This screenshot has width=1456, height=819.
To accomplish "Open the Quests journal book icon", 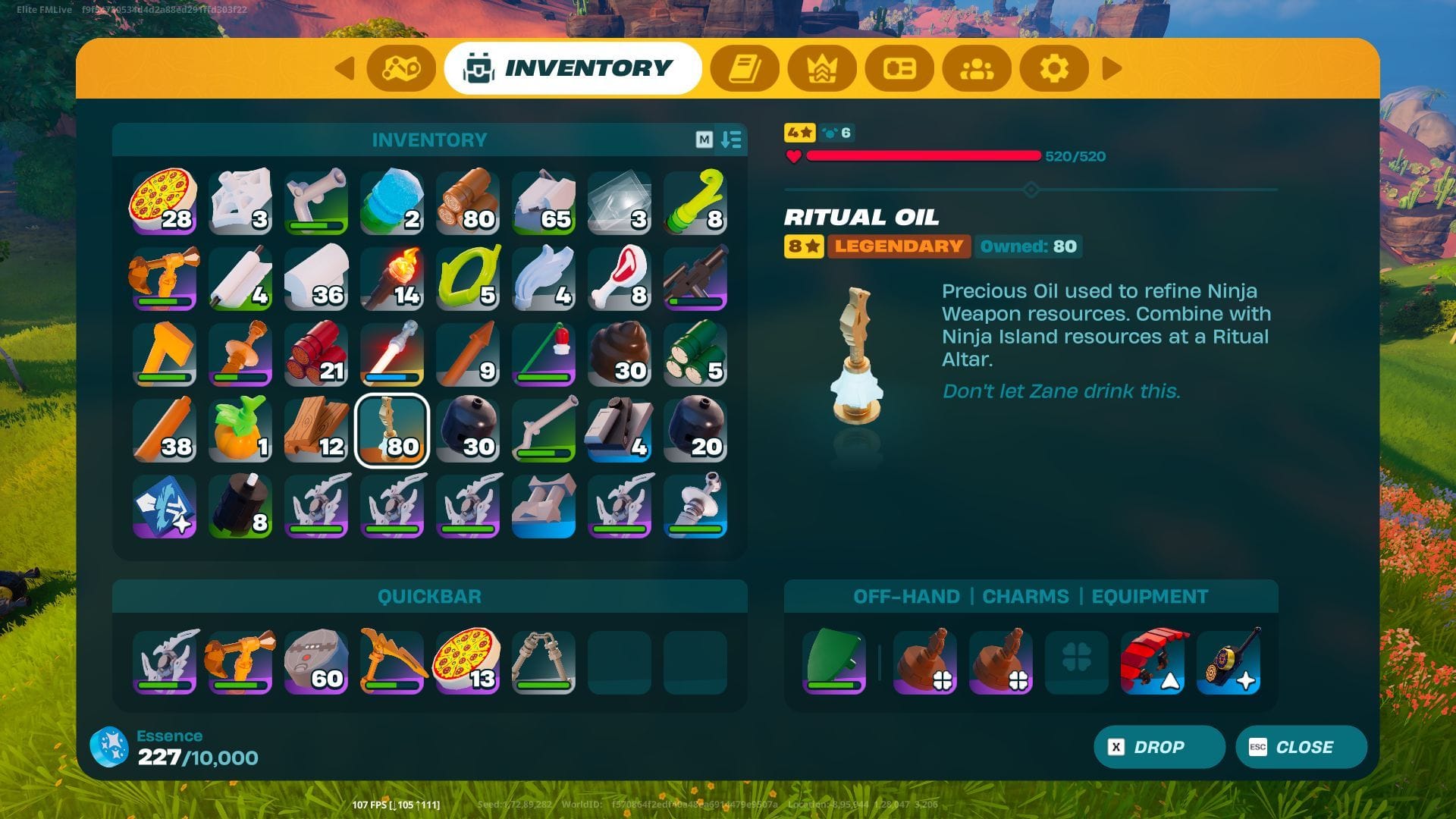I will click(746, 68).
